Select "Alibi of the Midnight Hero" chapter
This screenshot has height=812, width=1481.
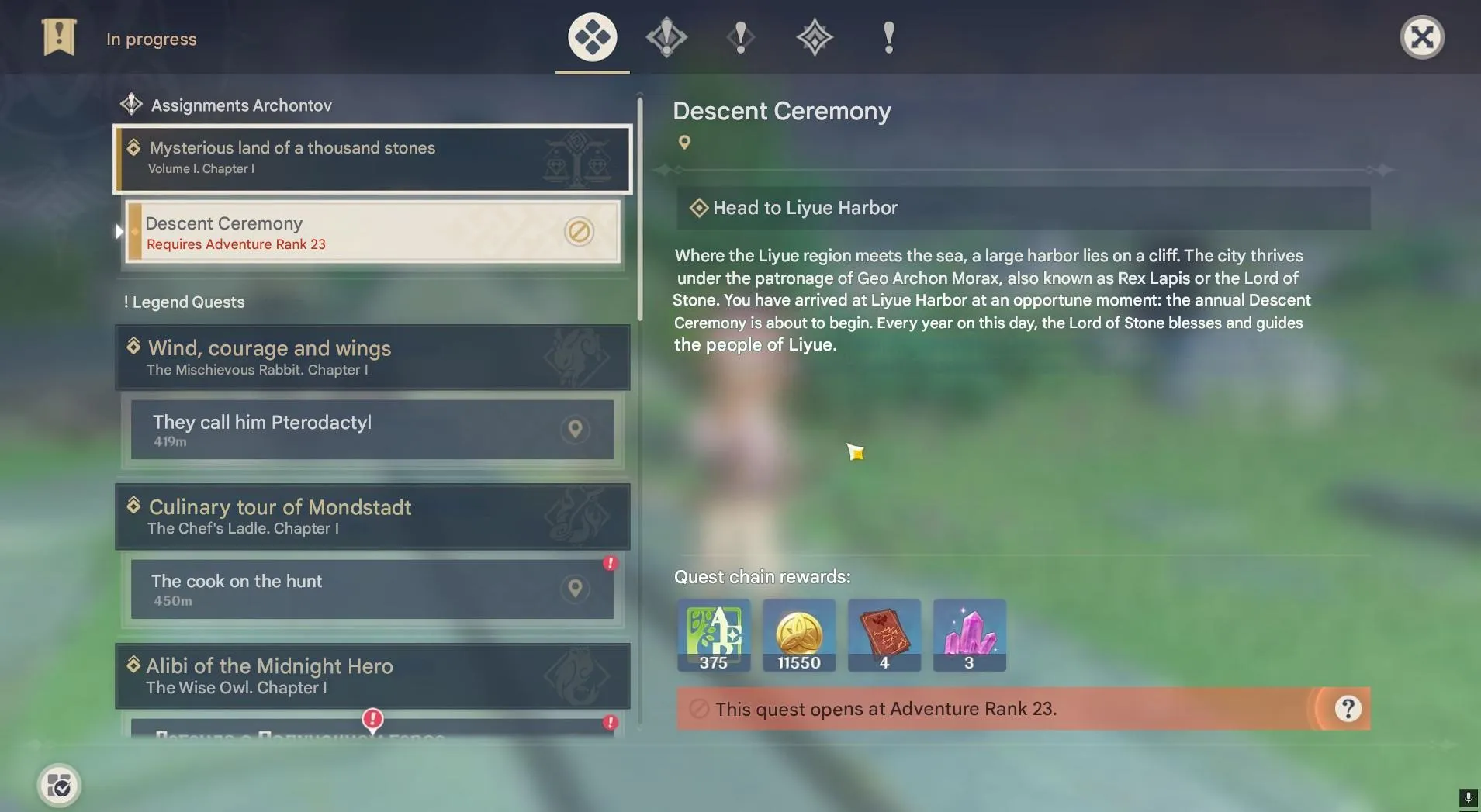click(372, 676)
